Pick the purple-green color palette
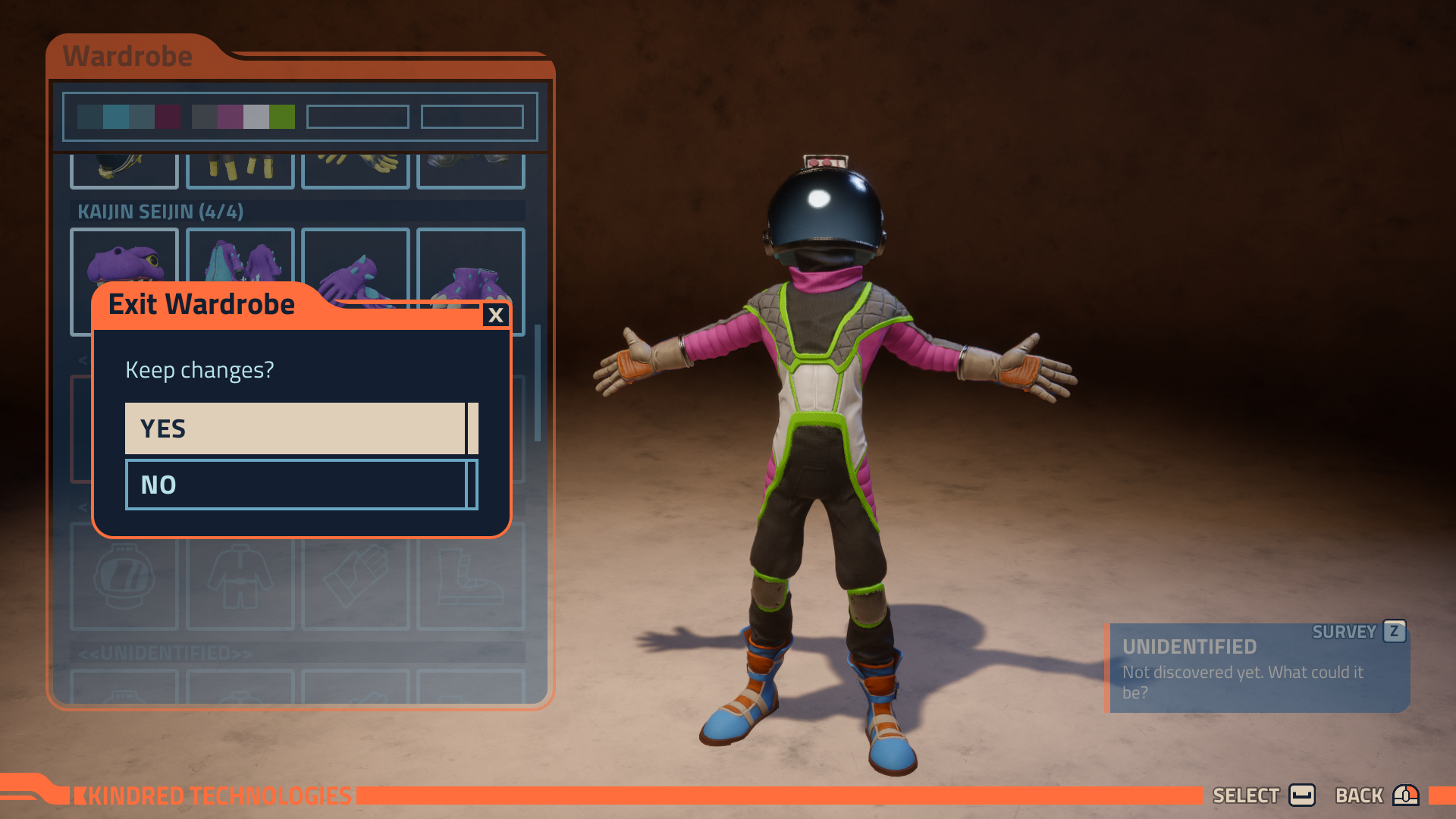 click(x=243, y=117)
